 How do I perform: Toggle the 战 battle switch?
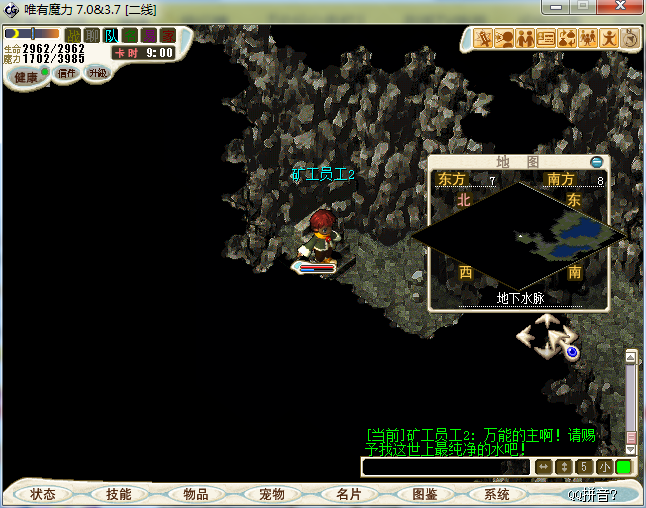click(x=73, y=36)
